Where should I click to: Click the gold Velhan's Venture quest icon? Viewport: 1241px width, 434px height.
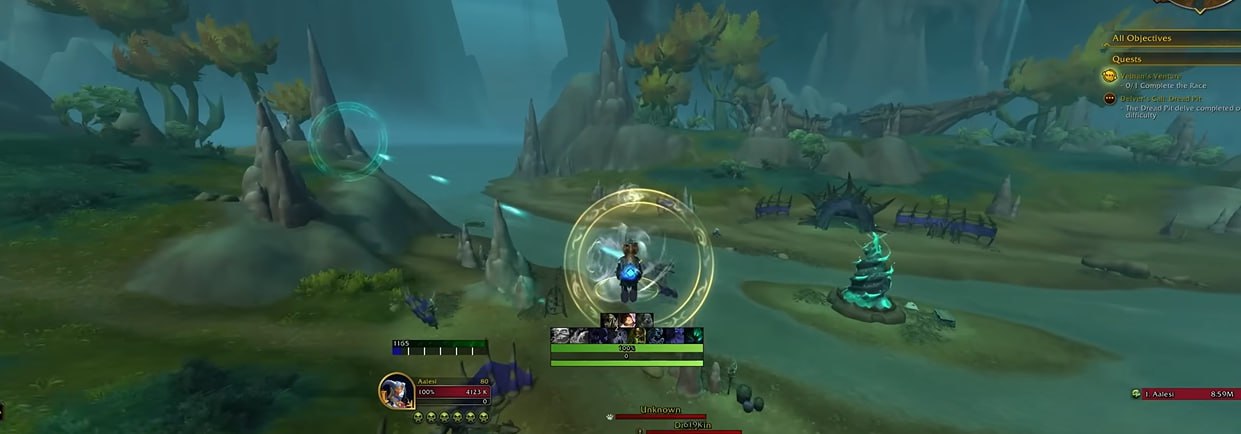coord(1110,76)
